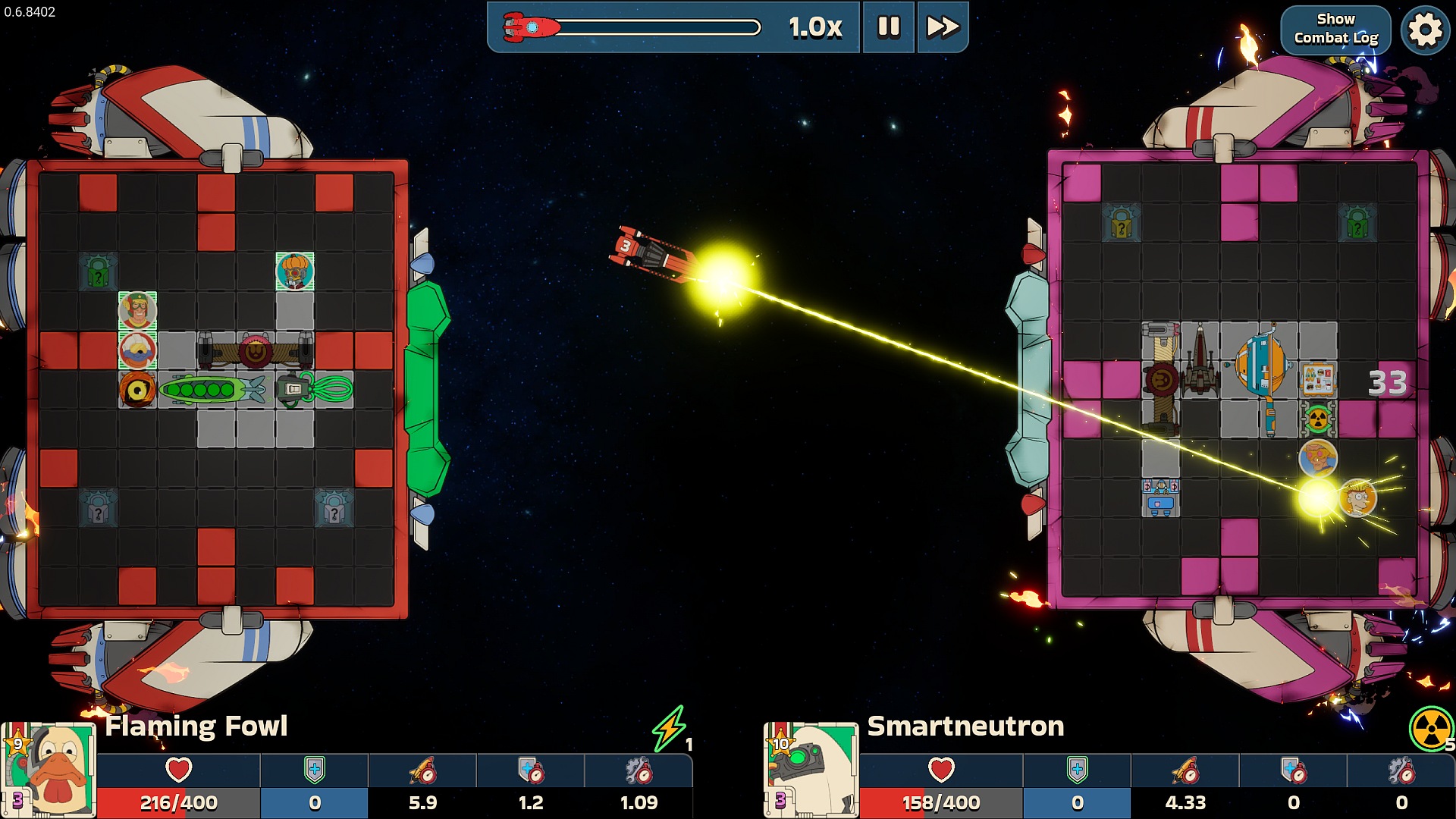Fast-forward the combat speed
The height and width of the screenshot is (819, 1456).
click(x=943, y=27)
